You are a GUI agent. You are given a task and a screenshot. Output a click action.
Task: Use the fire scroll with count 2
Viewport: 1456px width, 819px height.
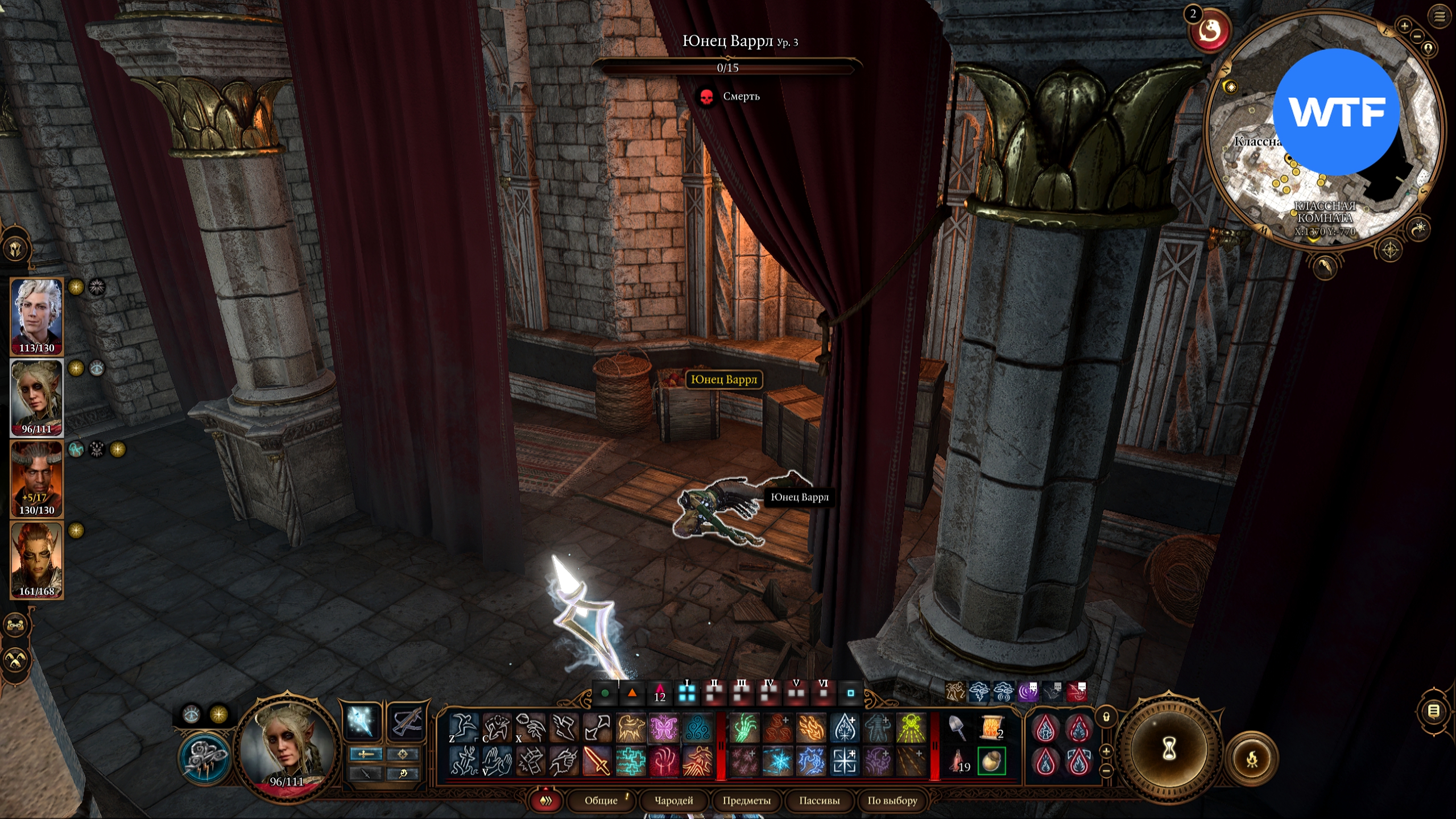click(991, 728)
